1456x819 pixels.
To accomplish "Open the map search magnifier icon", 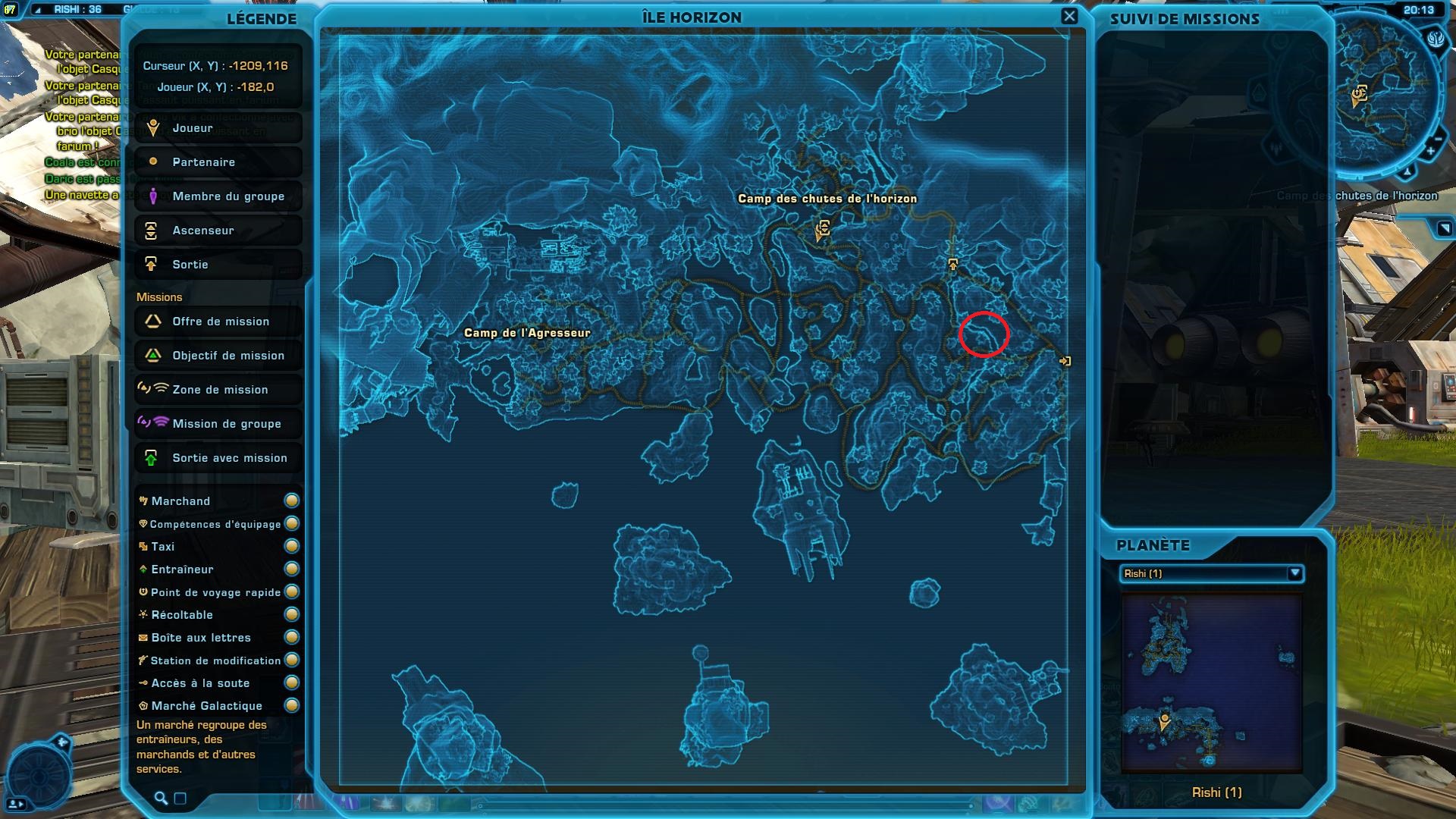I will point(160,798).
